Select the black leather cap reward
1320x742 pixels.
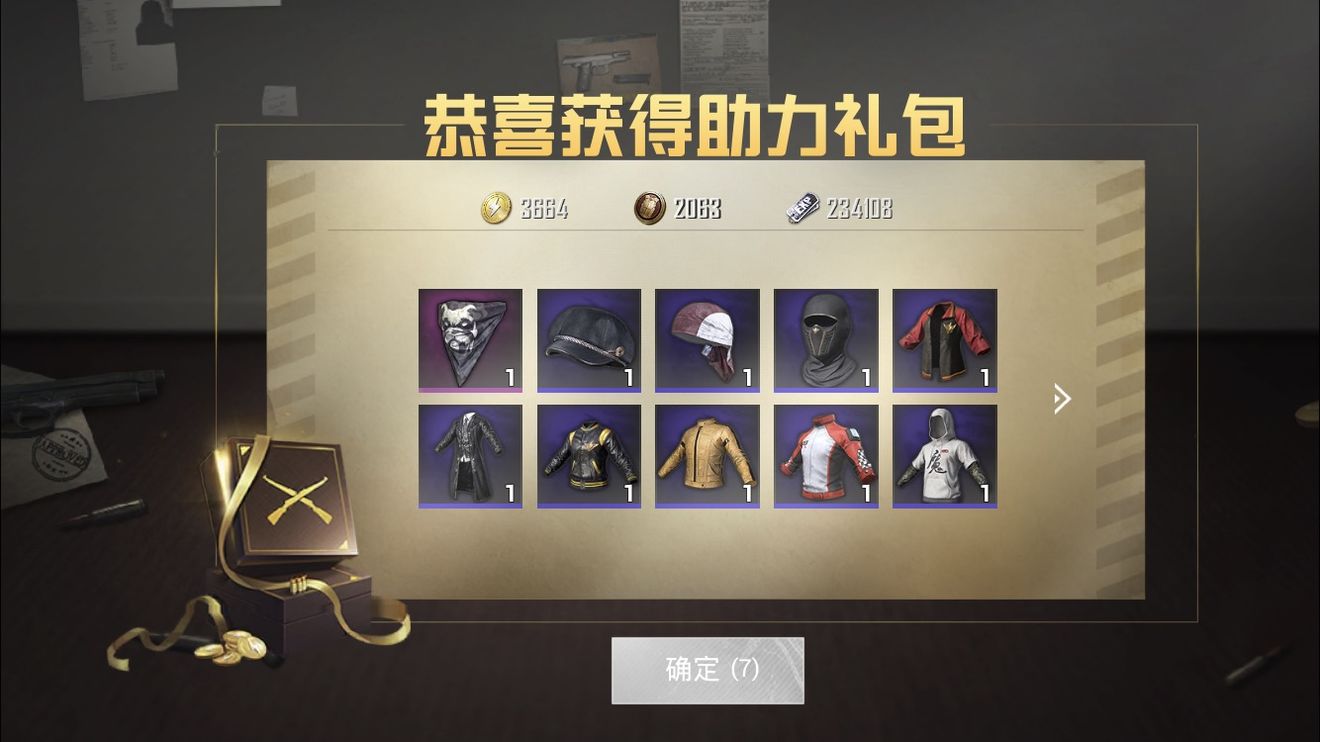[588, 340]
